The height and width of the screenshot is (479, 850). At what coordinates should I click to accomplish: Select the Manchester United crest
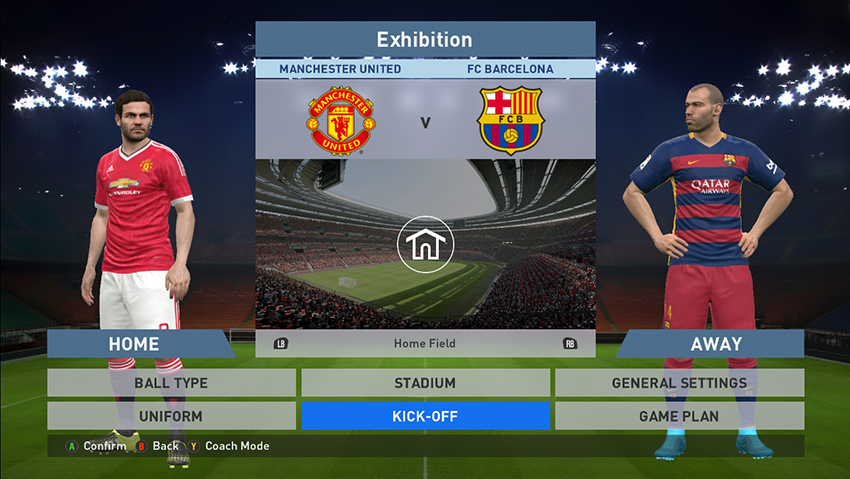pos(340,121)
